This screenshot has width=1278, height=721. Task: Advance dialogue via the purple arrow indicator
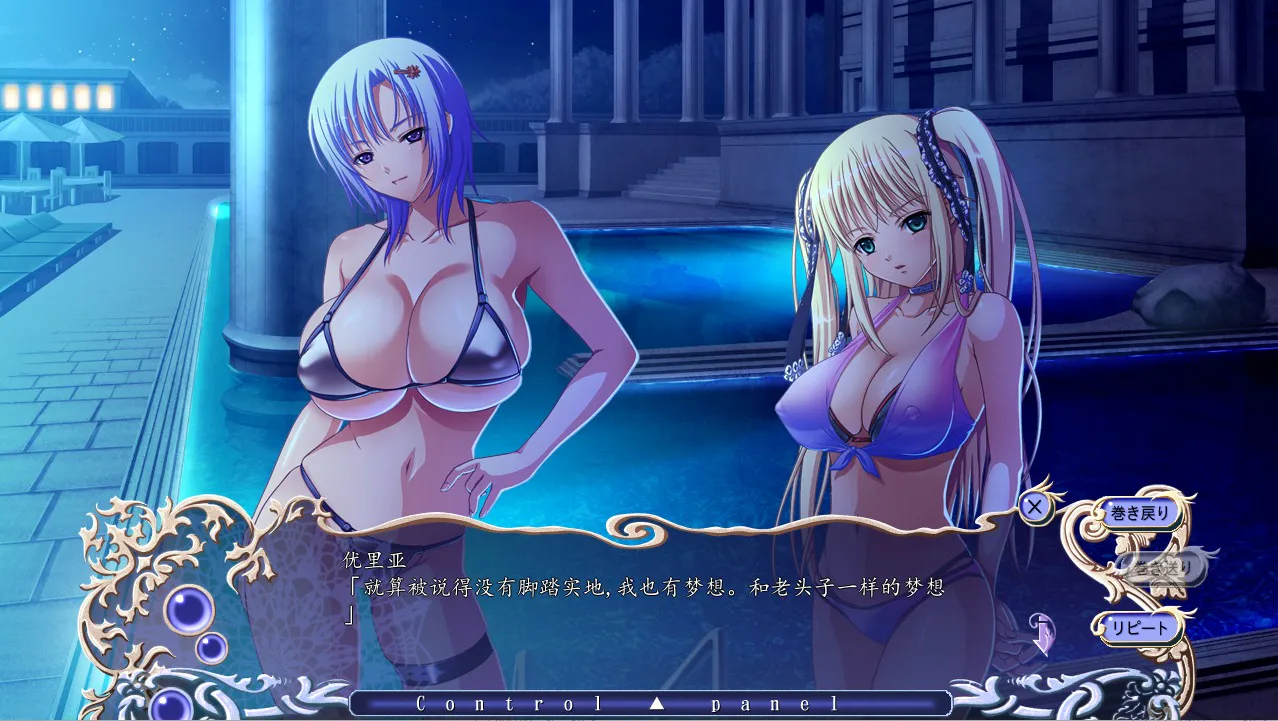click(1041, 633)
